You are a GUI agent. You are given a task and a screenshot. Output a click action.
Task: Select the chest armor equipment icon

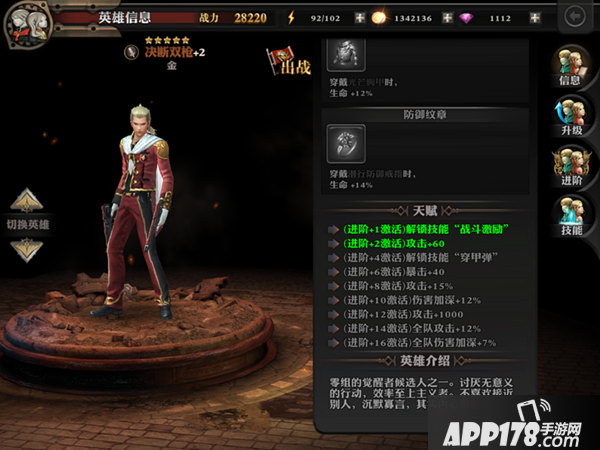pyautogui.click(x=346, y=53)
